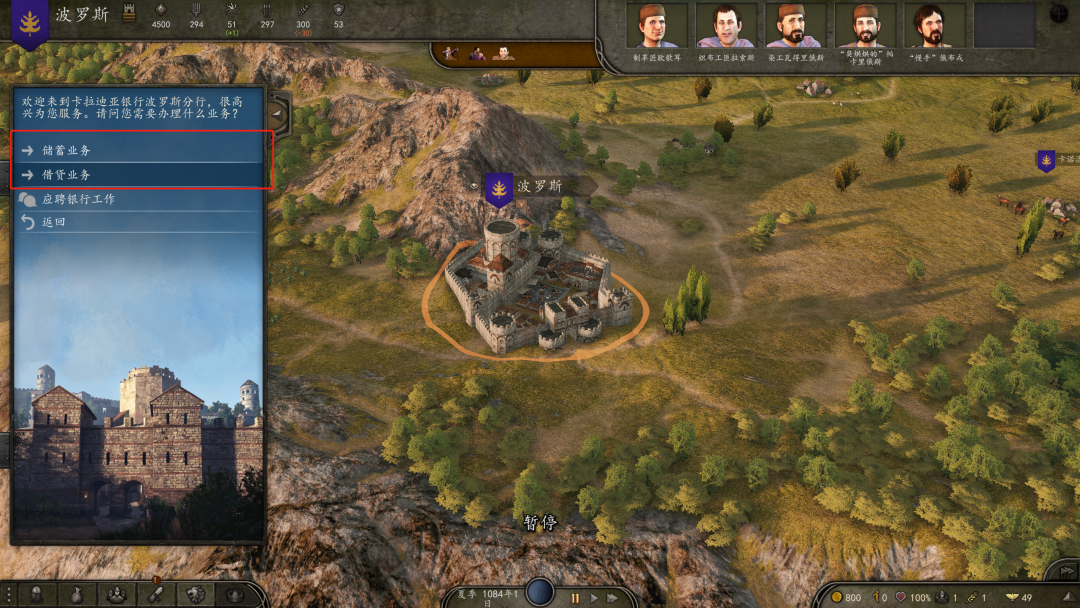Select notable "慢手" 犊布戎 portrait
This screenshot has width=1080, height=608.
pyautogui.click(x=932, y=27)
